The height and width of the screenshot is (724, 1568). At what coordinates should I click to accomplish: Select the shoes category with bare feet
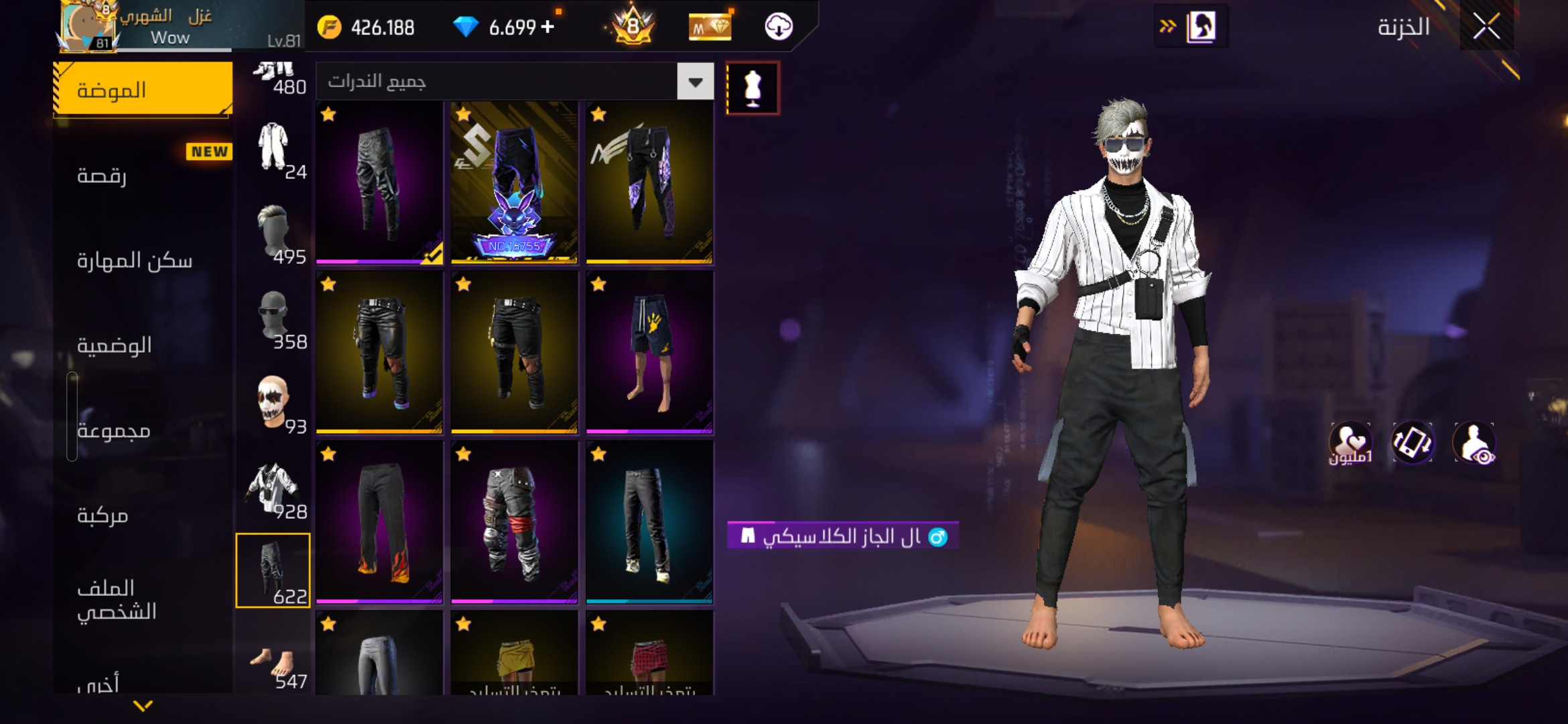(x=273, y=665)
